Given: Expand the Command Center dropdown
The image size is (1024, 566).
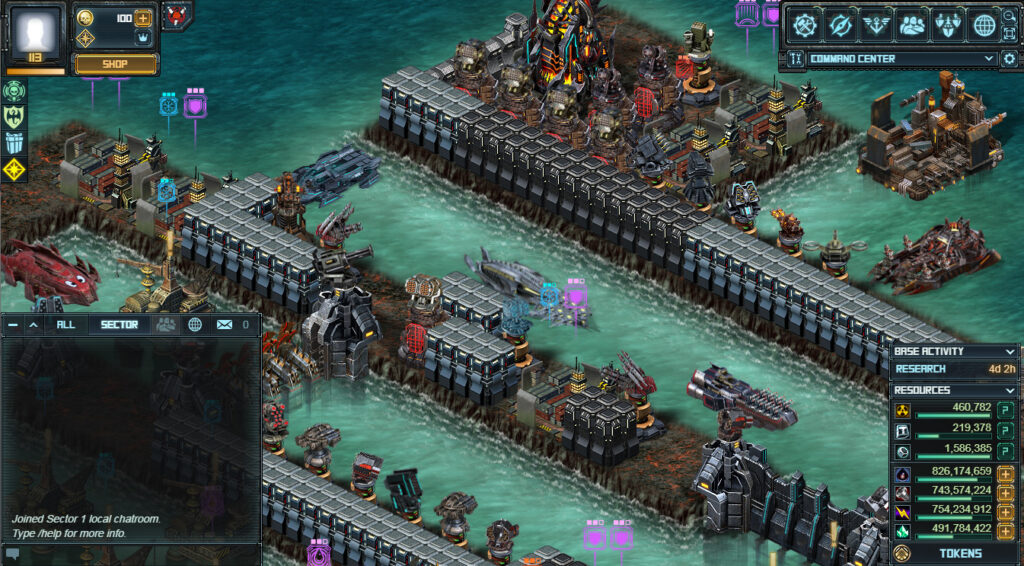Looking at the screenshot, I should 988,59.
